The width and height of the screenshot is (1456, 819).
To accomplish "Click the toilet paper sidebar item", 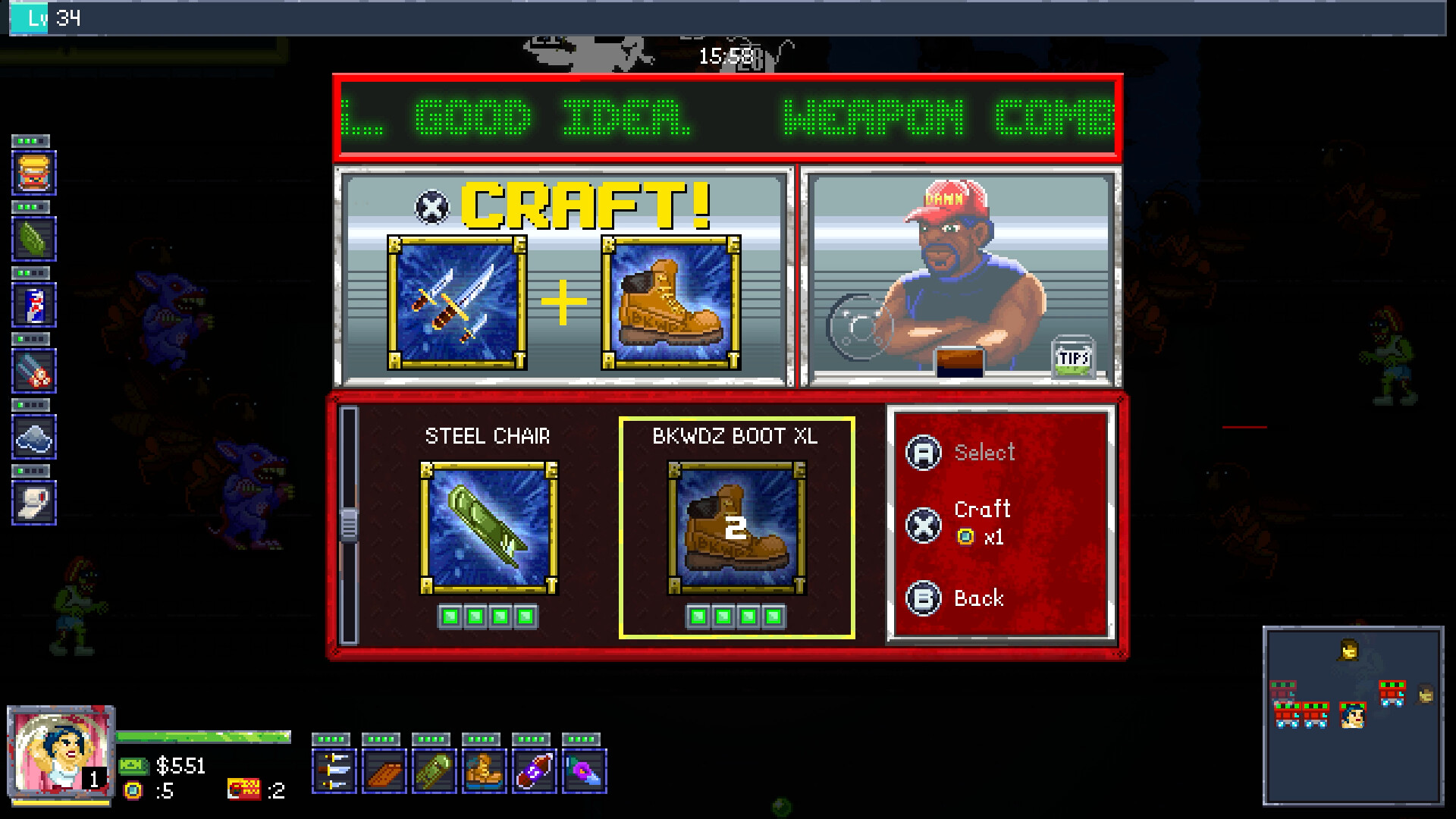I will (33, 504).
